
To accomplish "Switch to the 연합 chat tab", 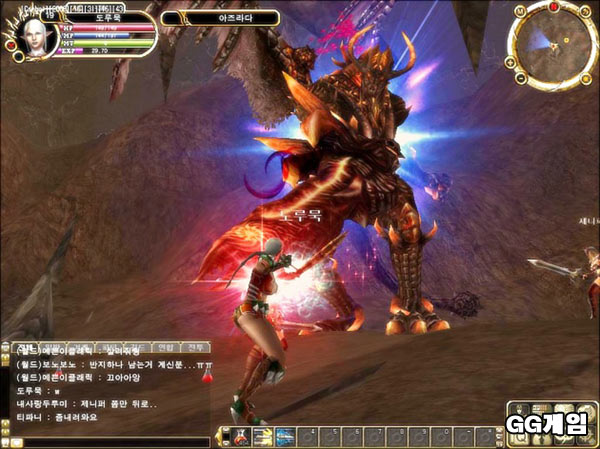I will click(163, 347).
